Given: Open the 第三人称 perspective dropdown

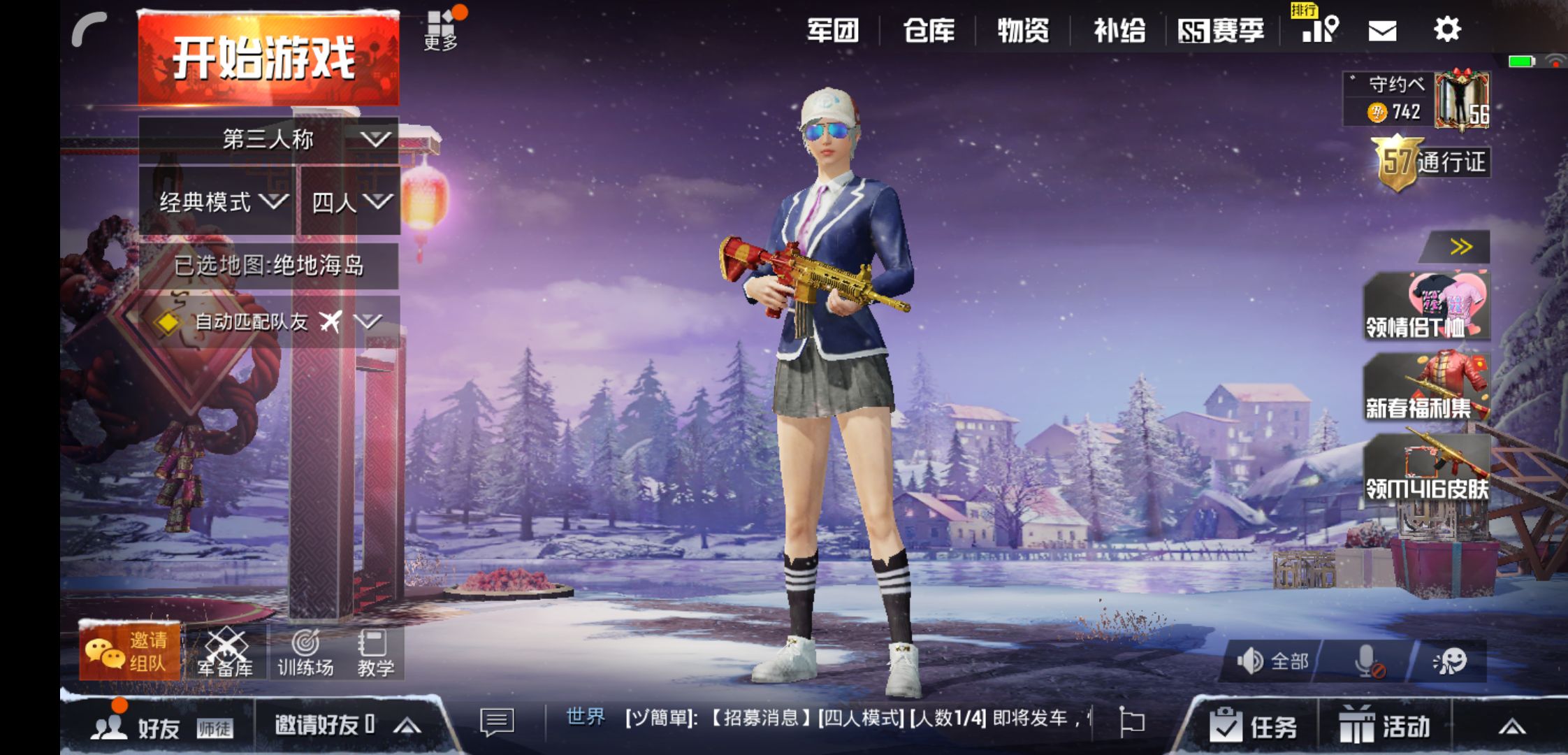Looking at the screenshot, I should point(268,139).
